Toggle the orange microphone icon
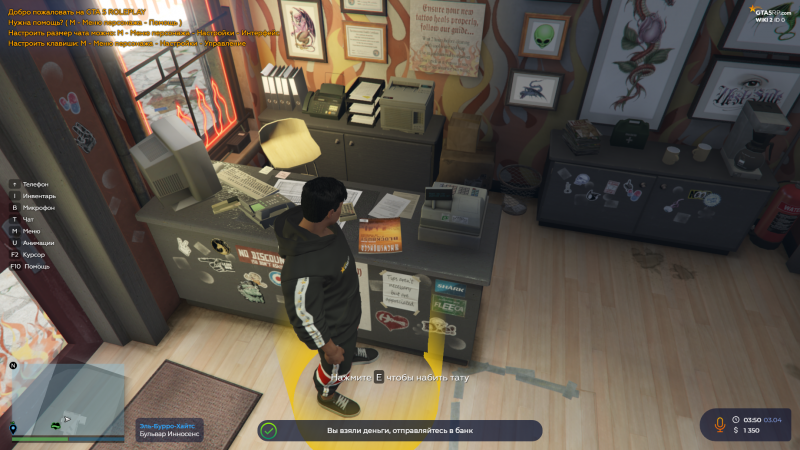800x450 pixels. (718, 424)
